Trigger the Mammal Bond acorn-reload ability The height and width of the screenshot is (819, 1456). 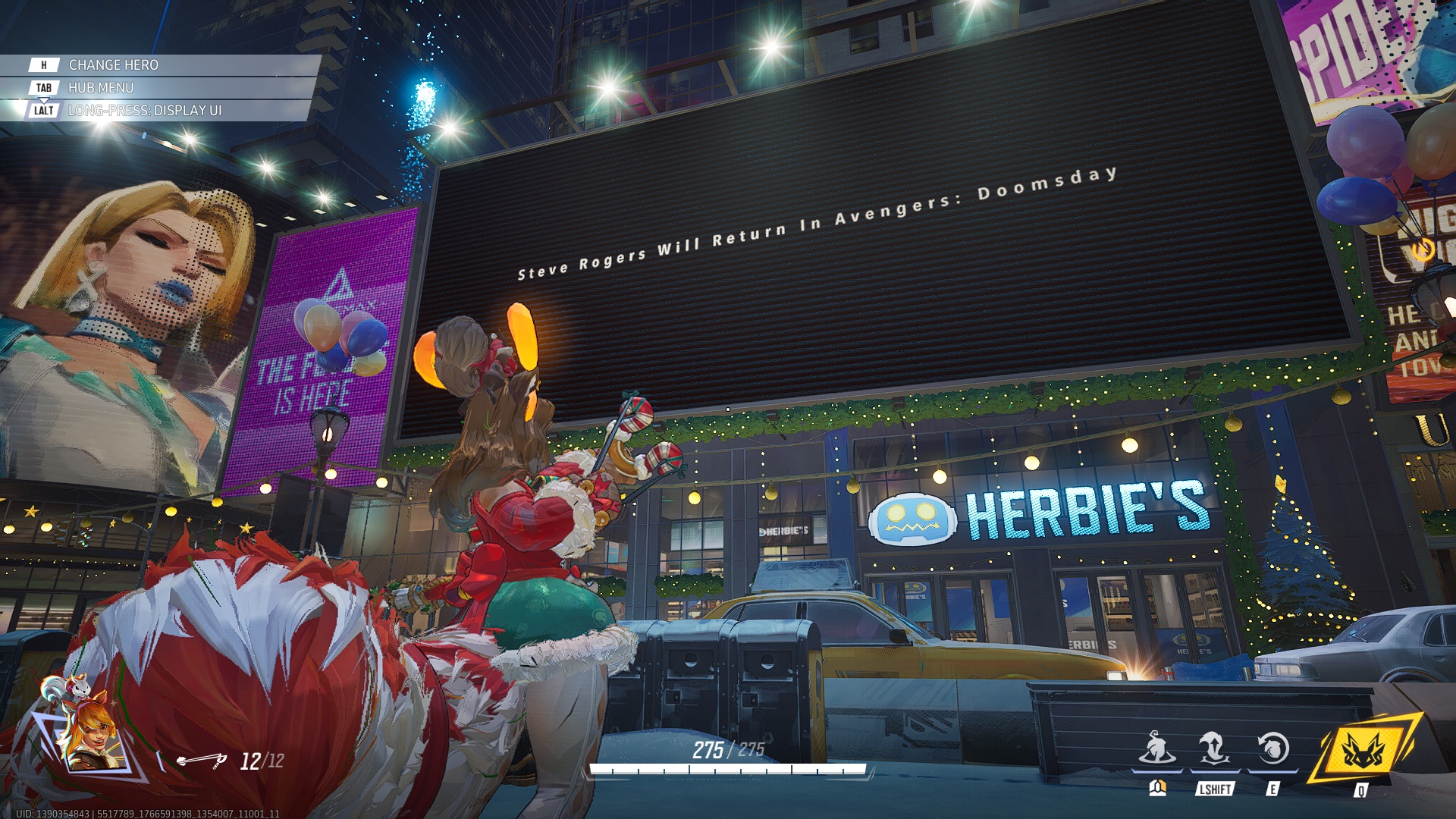(x=1272, y=749)
